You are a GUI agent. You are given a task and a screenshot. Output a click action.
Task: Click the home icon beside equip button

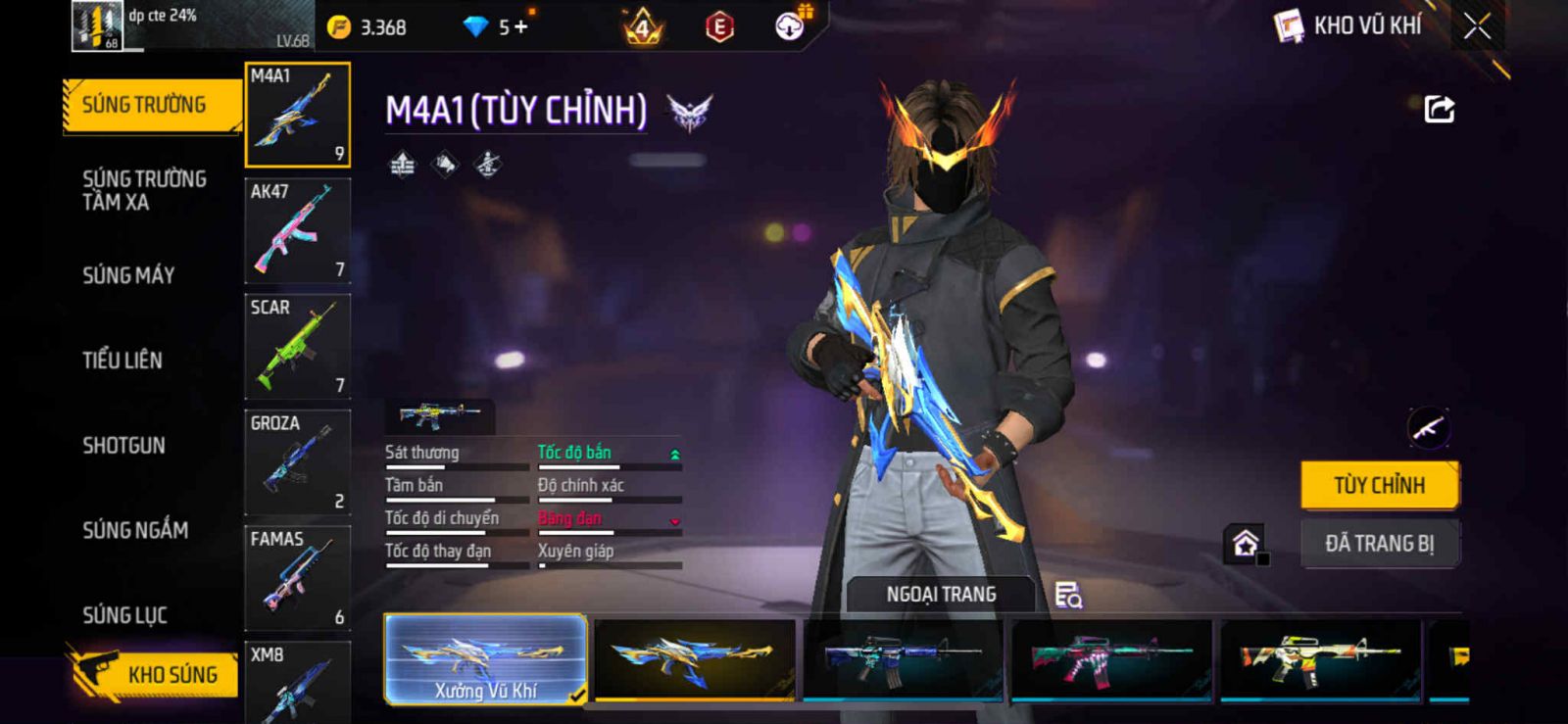(x=1246, y=543)
